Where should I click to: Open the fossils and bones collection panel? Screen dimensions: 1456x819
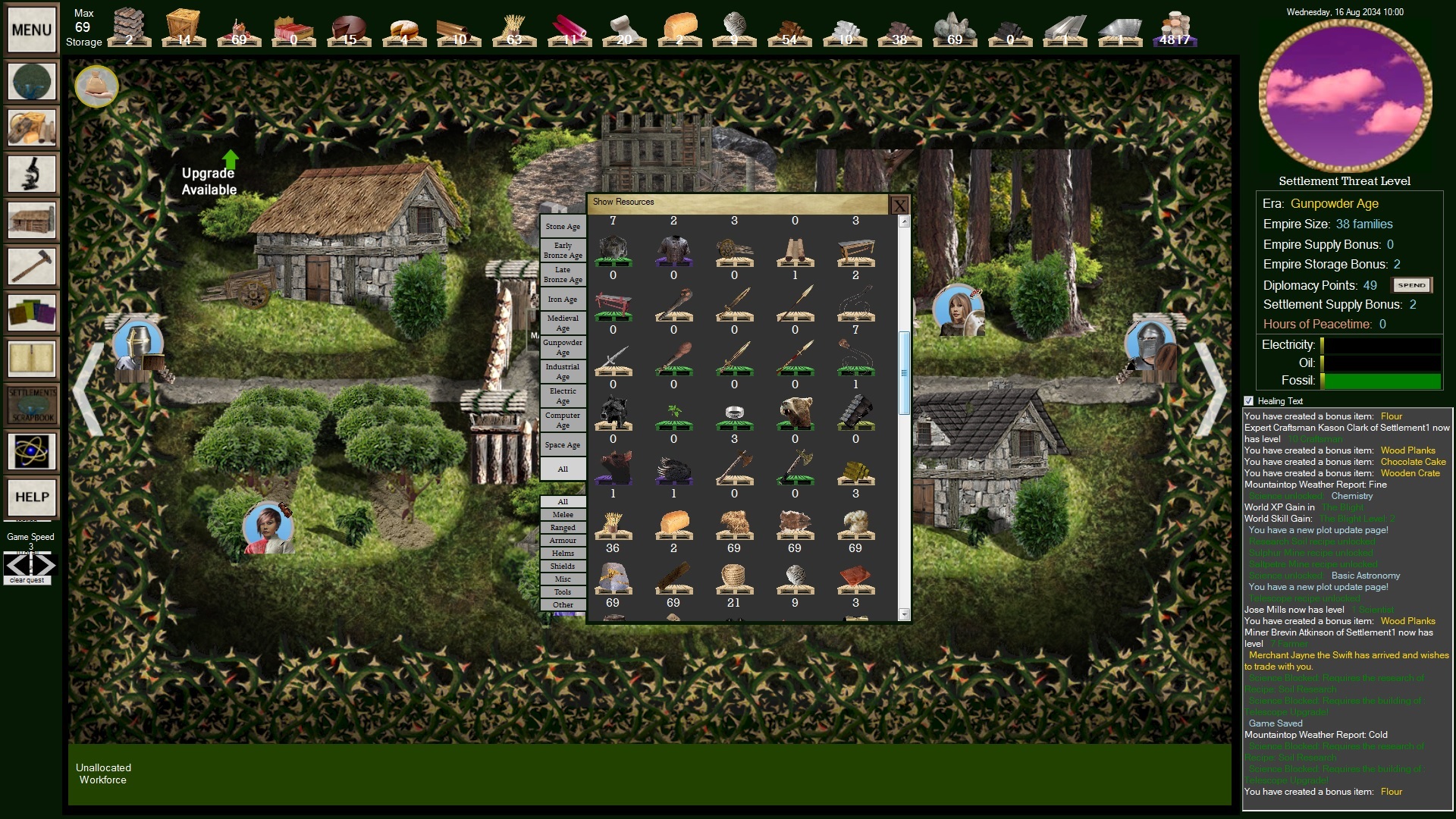[x=31, y=127]
